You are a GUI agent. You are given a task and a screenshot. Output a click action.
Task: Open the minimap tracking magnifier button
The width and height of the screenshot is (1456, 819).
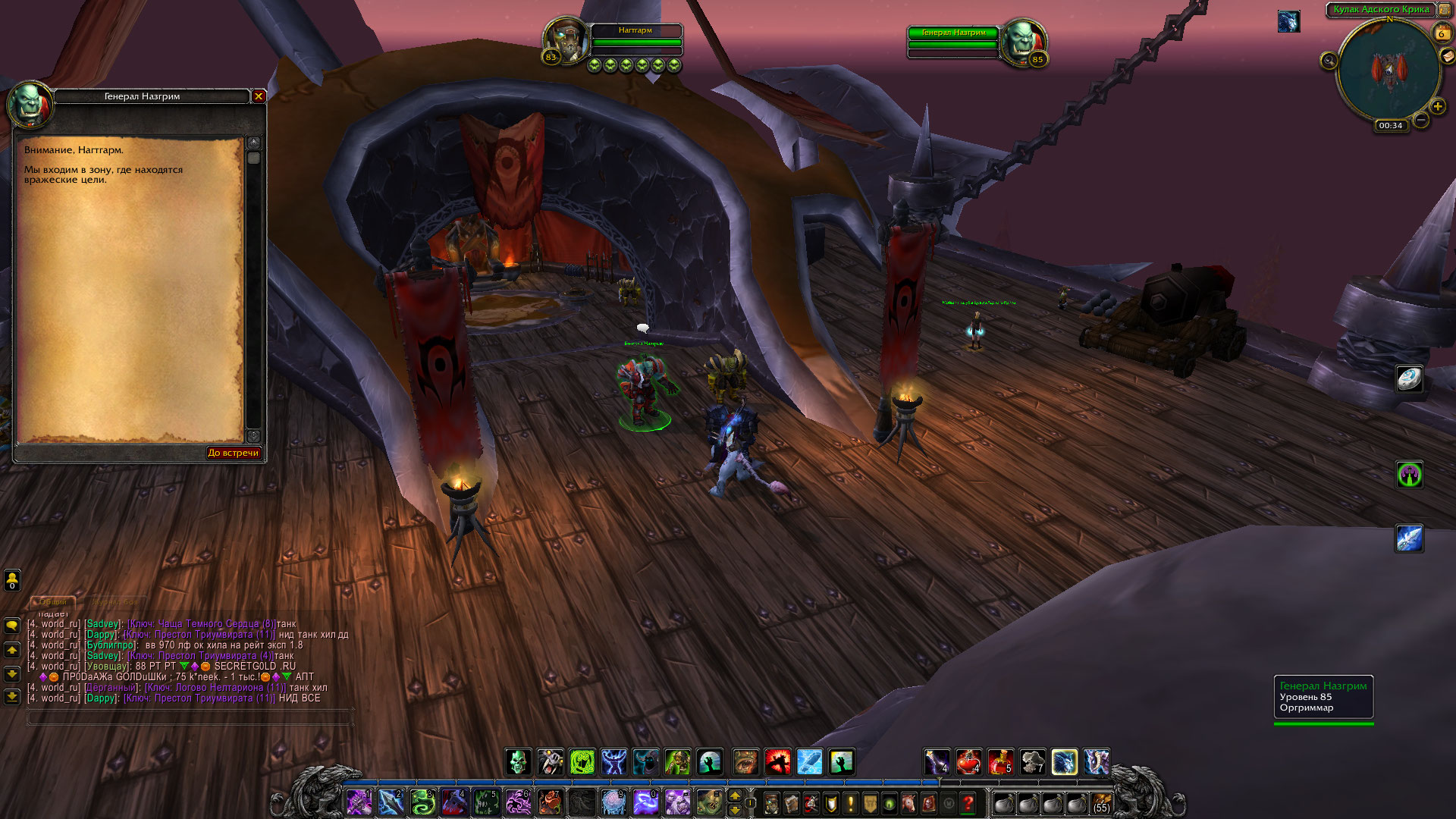pyautogui.click(x=1329, y=61)
